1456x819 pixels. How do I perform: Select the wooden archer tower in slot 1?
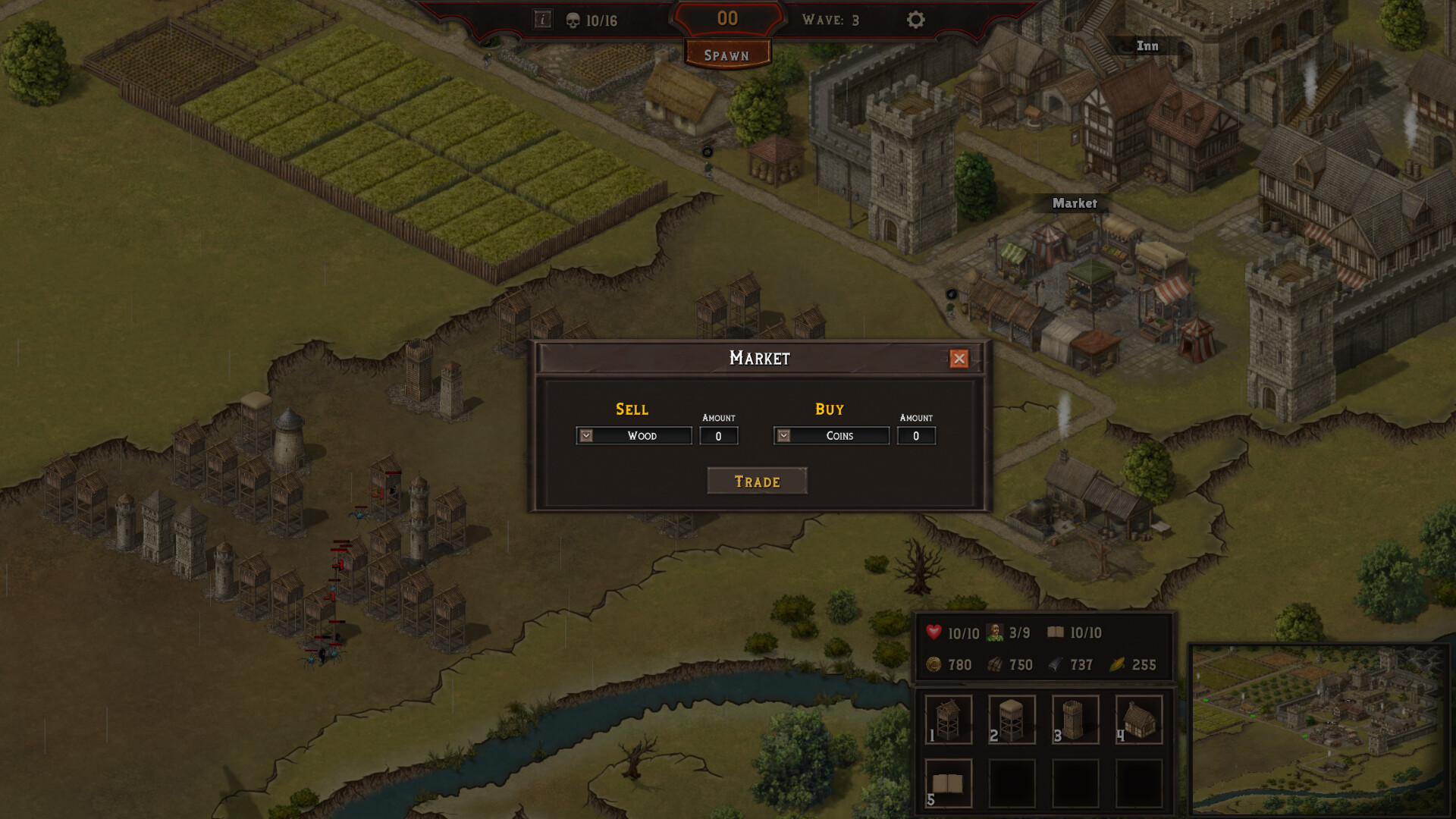click(x=948, y=720)
